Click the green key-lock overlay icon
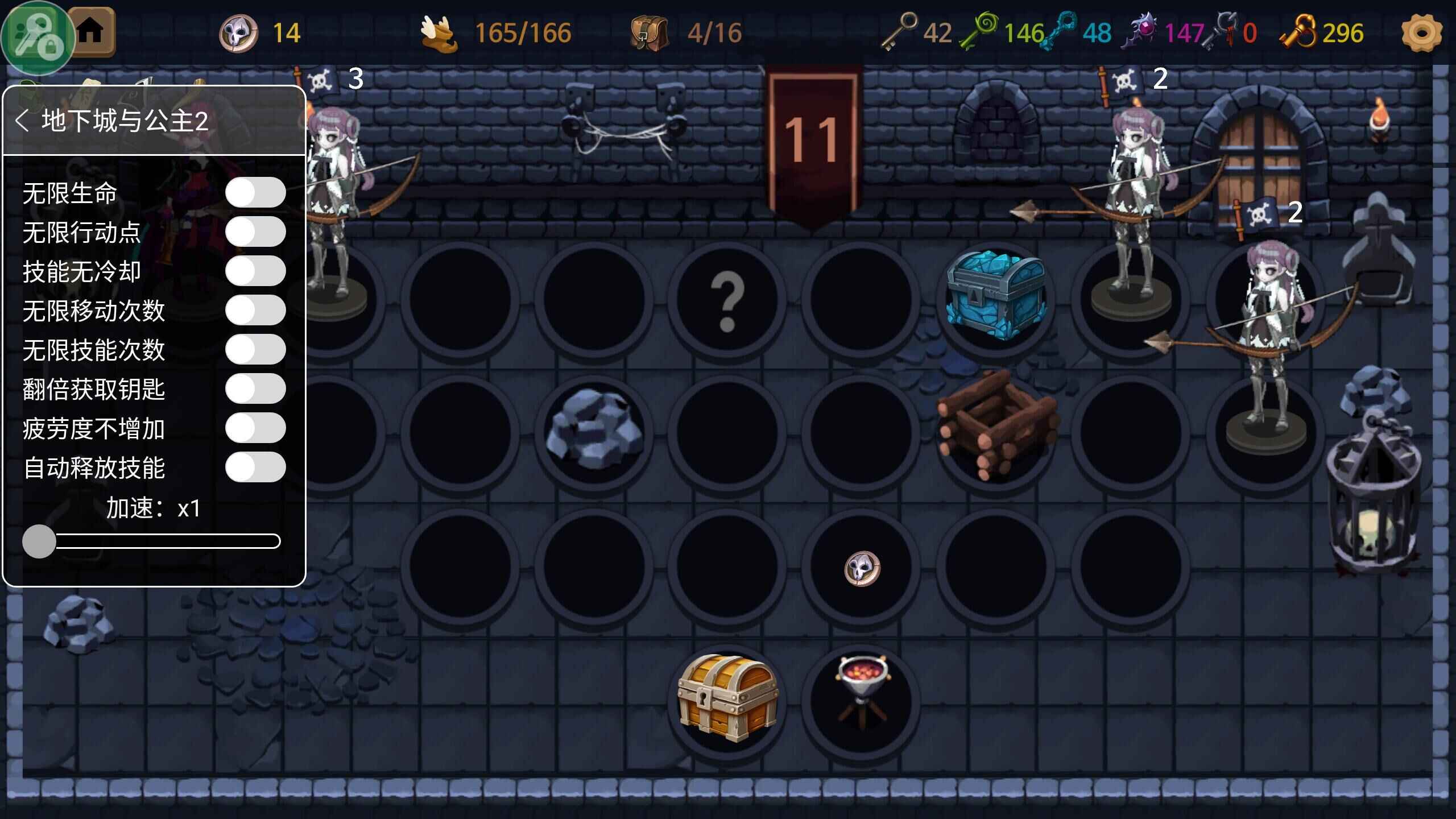The height and width of the screenshot is (819, 1456). point(38,38)
